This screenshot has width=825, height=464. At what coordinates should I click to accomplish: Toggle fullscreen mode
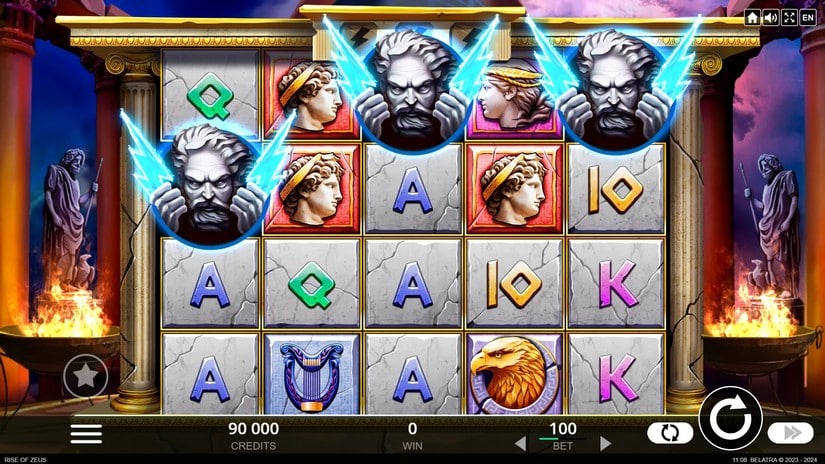pos(789,18)
